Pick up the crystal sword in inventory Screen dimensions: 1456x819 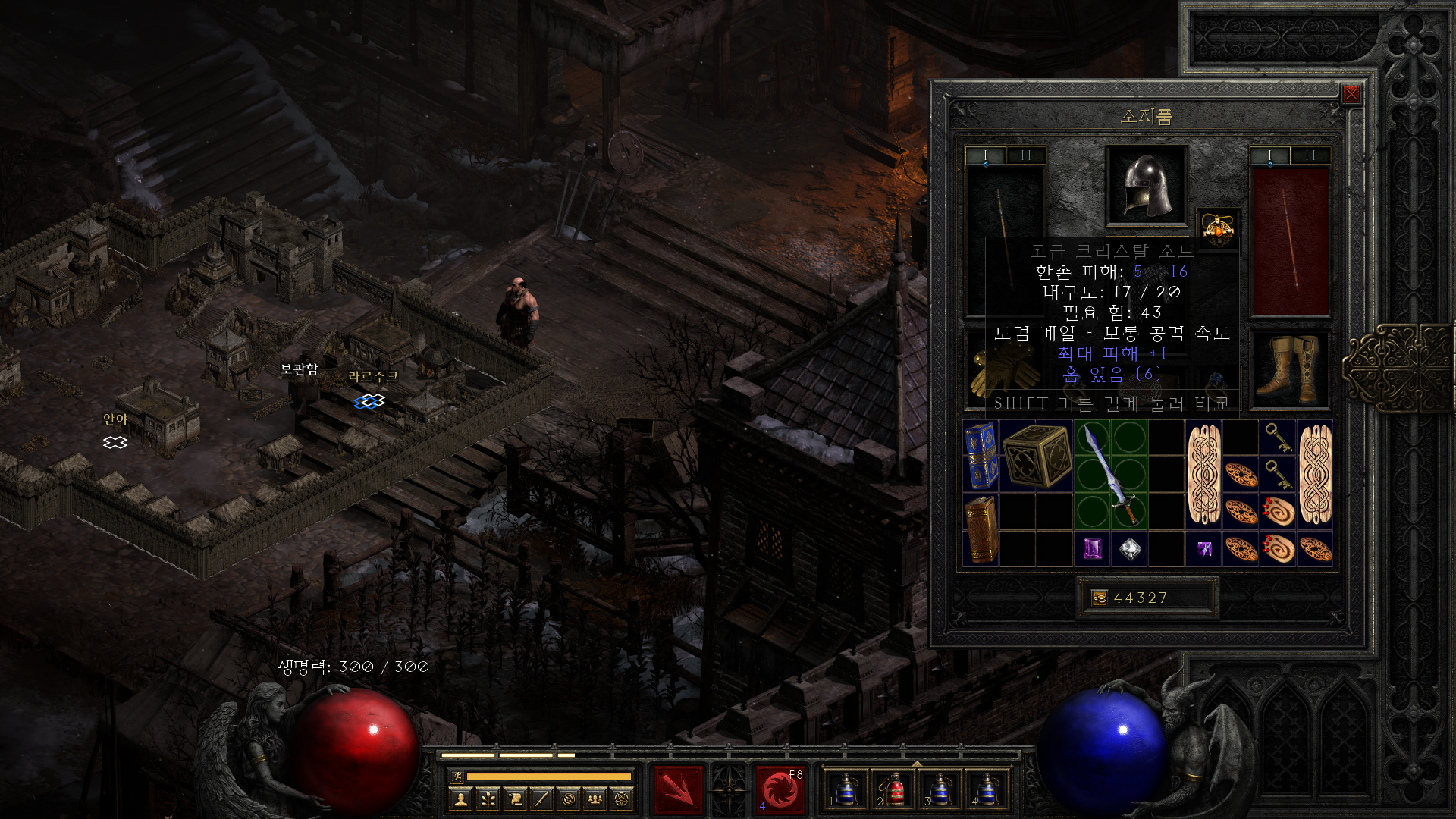[x=1110, y=474]
